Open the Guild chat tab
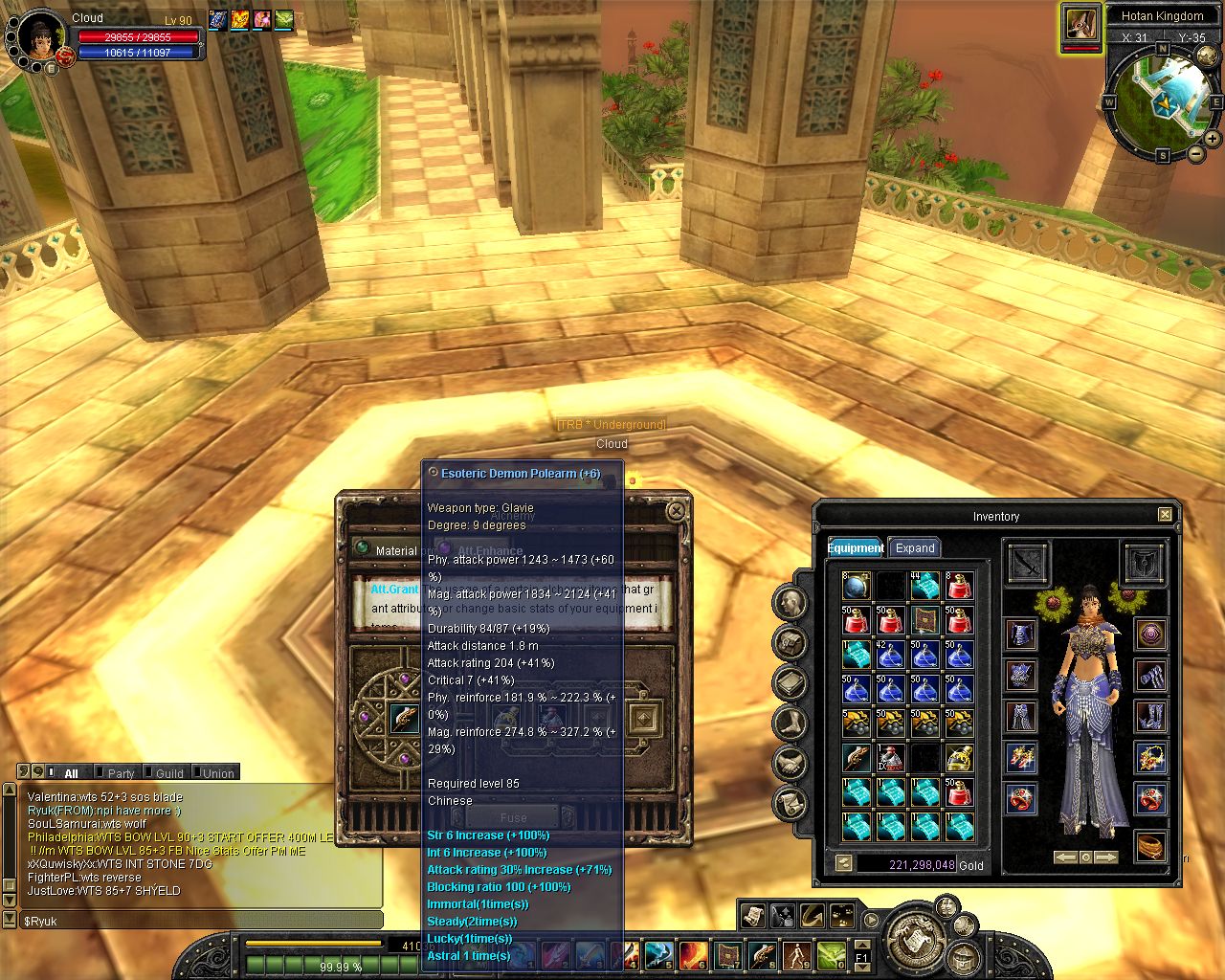 point(169,773)
